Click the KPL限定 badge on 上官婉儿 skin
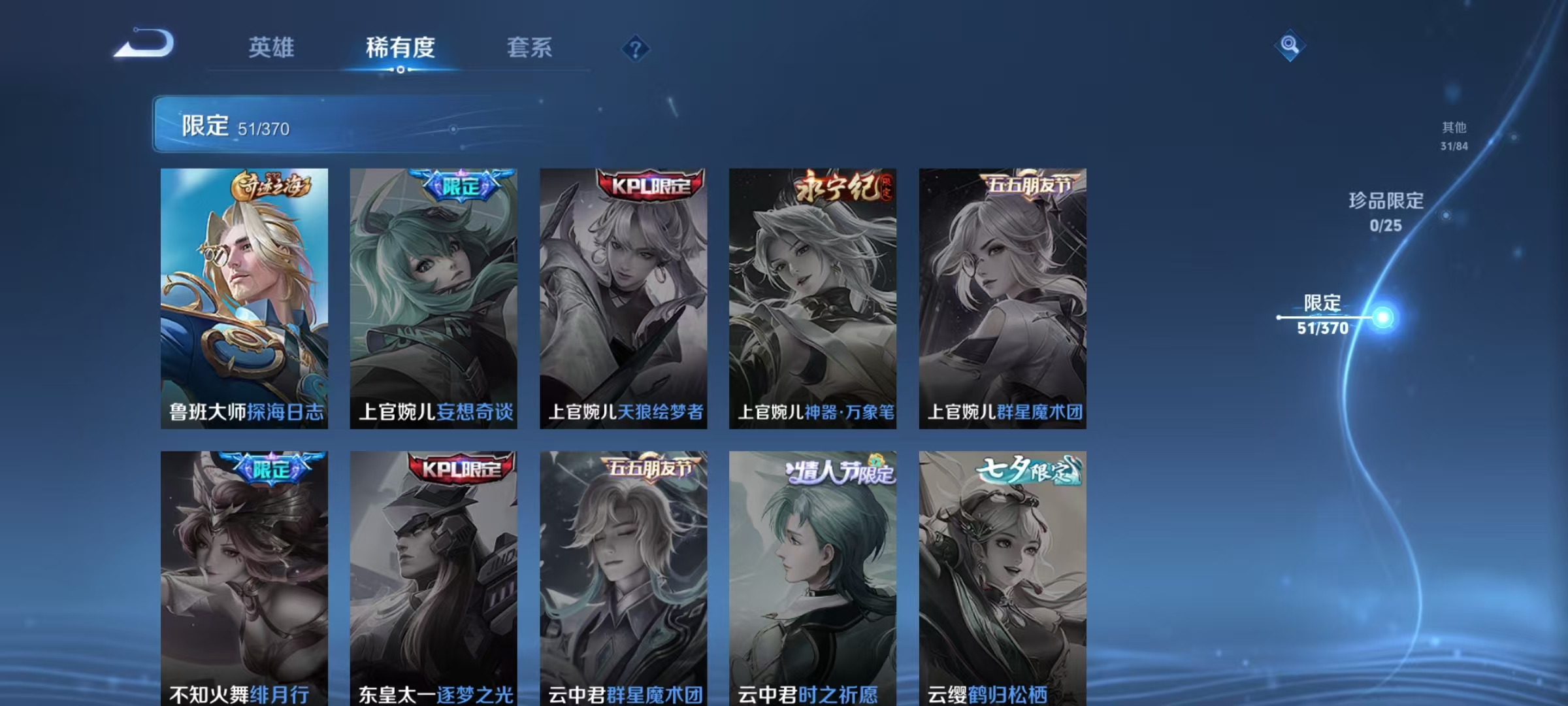 click(x=645, y=184)
